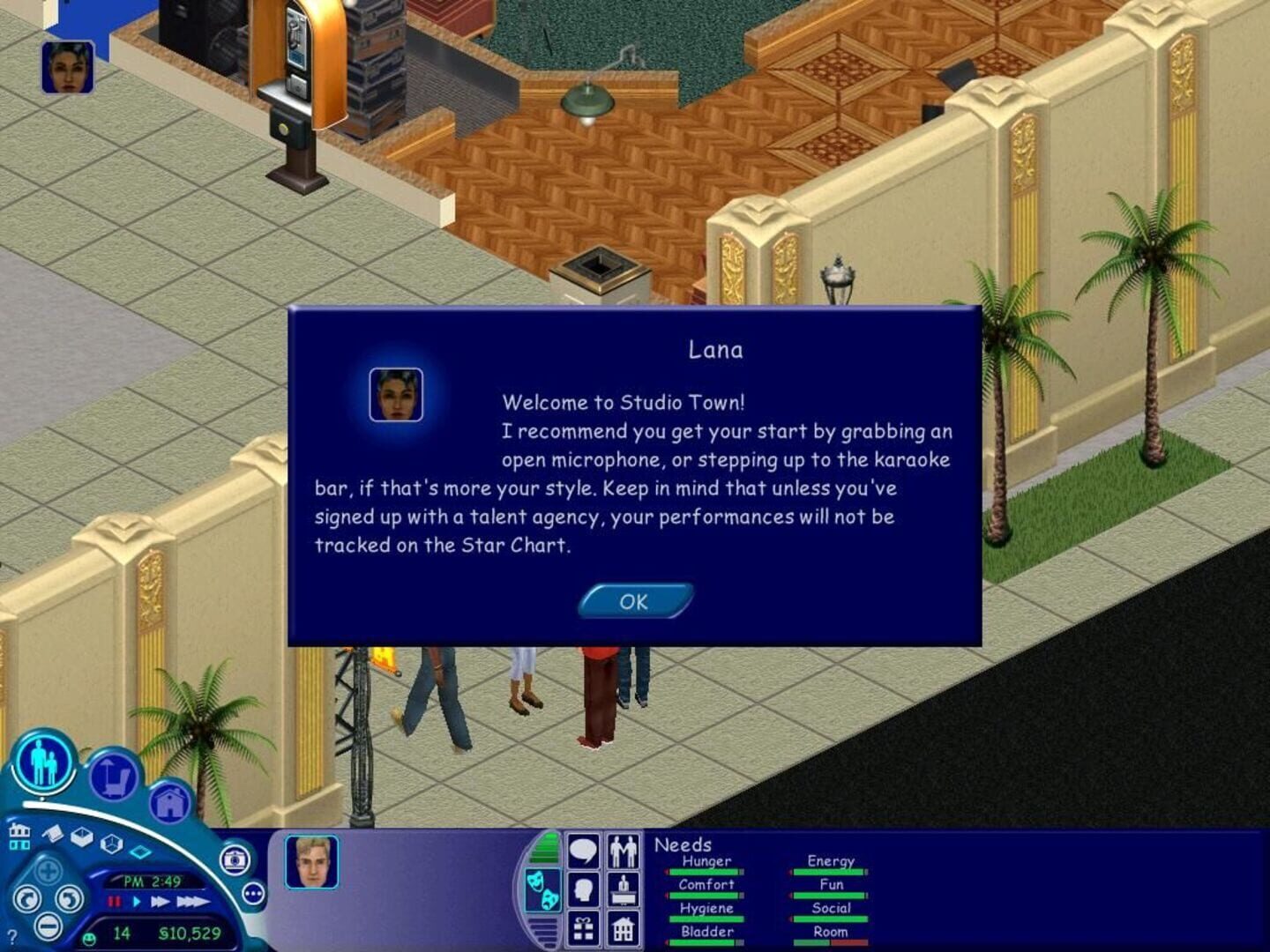Select the Buy mode chair icon
Screen dimensions: 1270x952
[x=115, y=774]
